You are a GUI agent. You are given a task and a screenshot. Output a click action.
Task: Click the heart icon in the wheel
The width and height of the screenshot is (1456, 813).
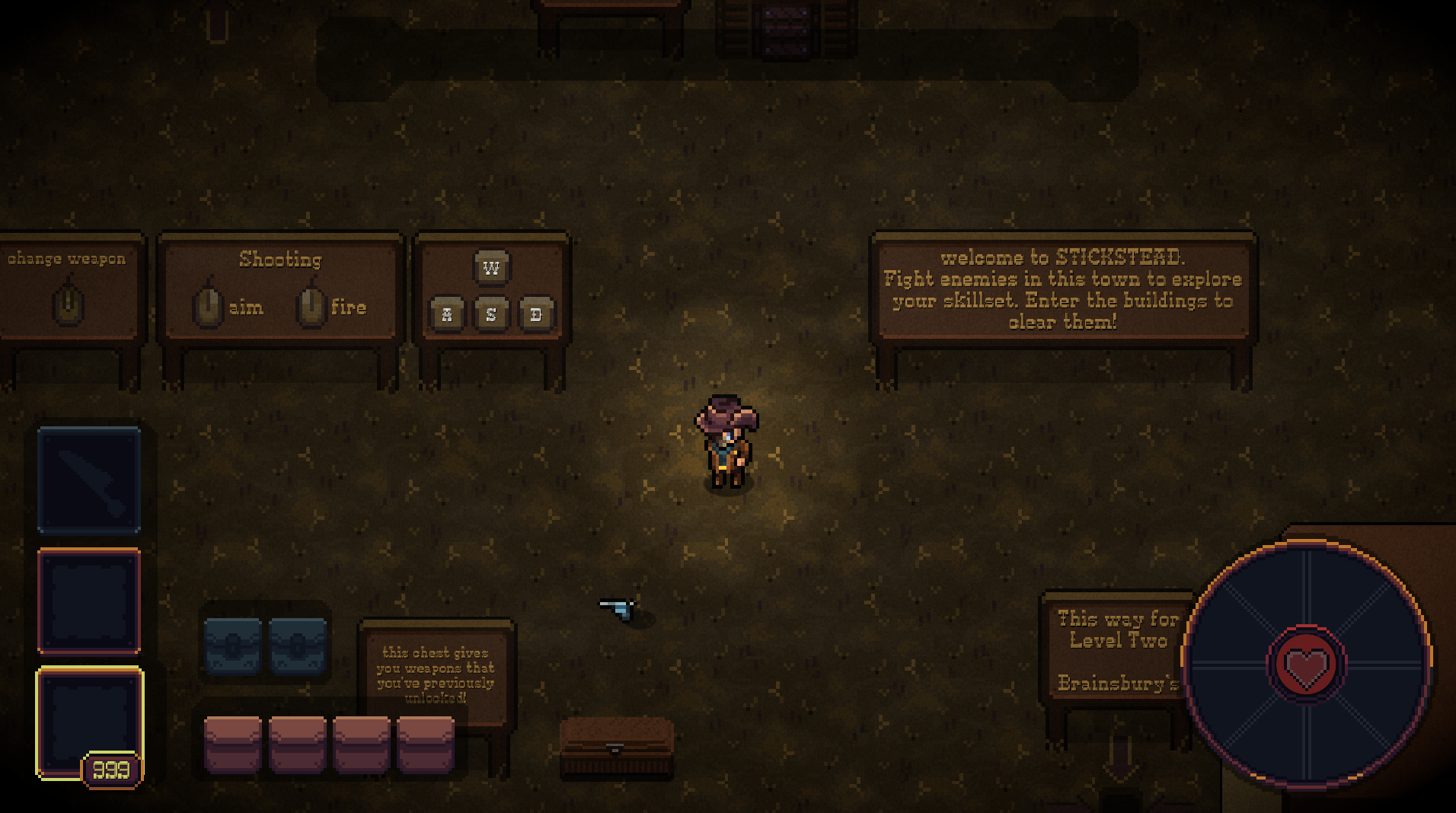click(x=1306, y=665)
